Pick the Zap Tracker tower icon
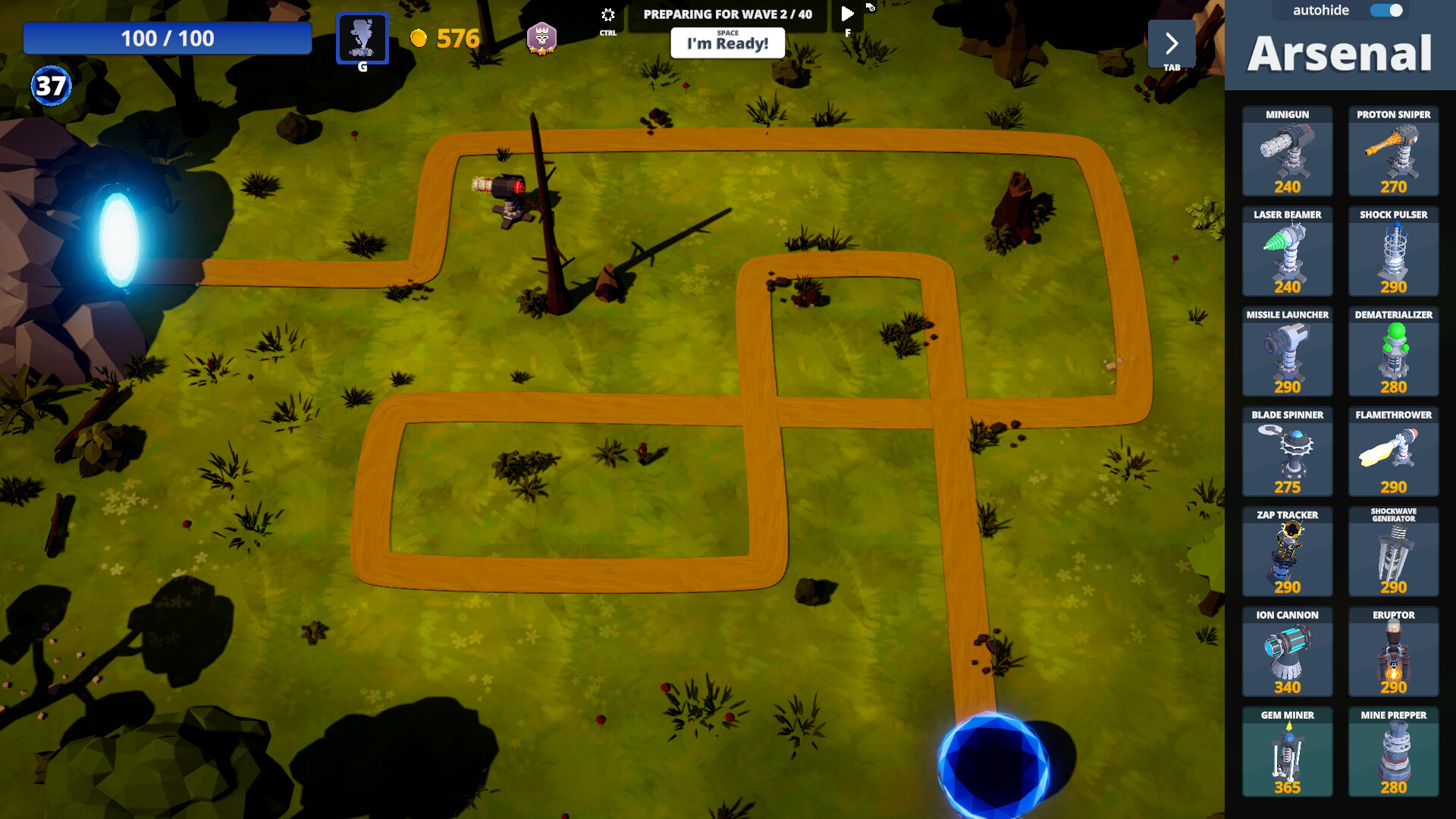 [x=1287, y=552]
